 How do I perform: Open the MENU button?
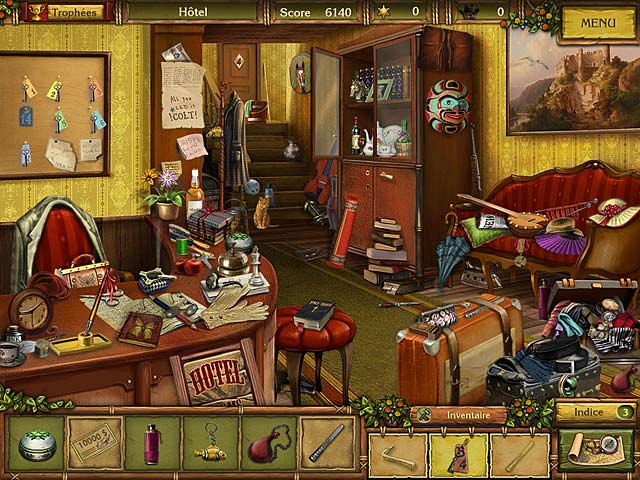click(598, 22)
